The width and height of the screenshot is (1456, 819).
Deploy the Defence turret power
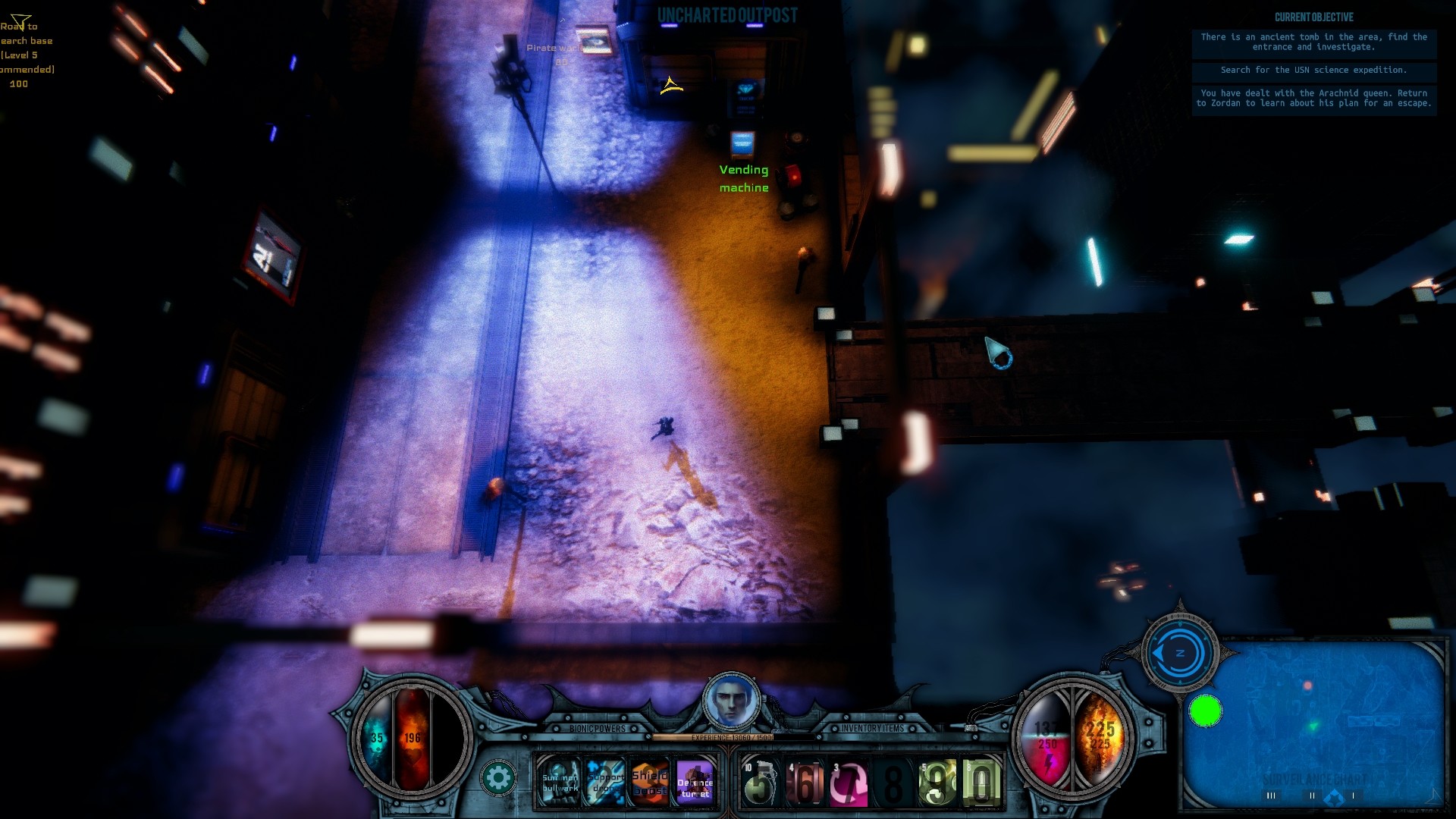pyautogui.click(x=697, y=782)
